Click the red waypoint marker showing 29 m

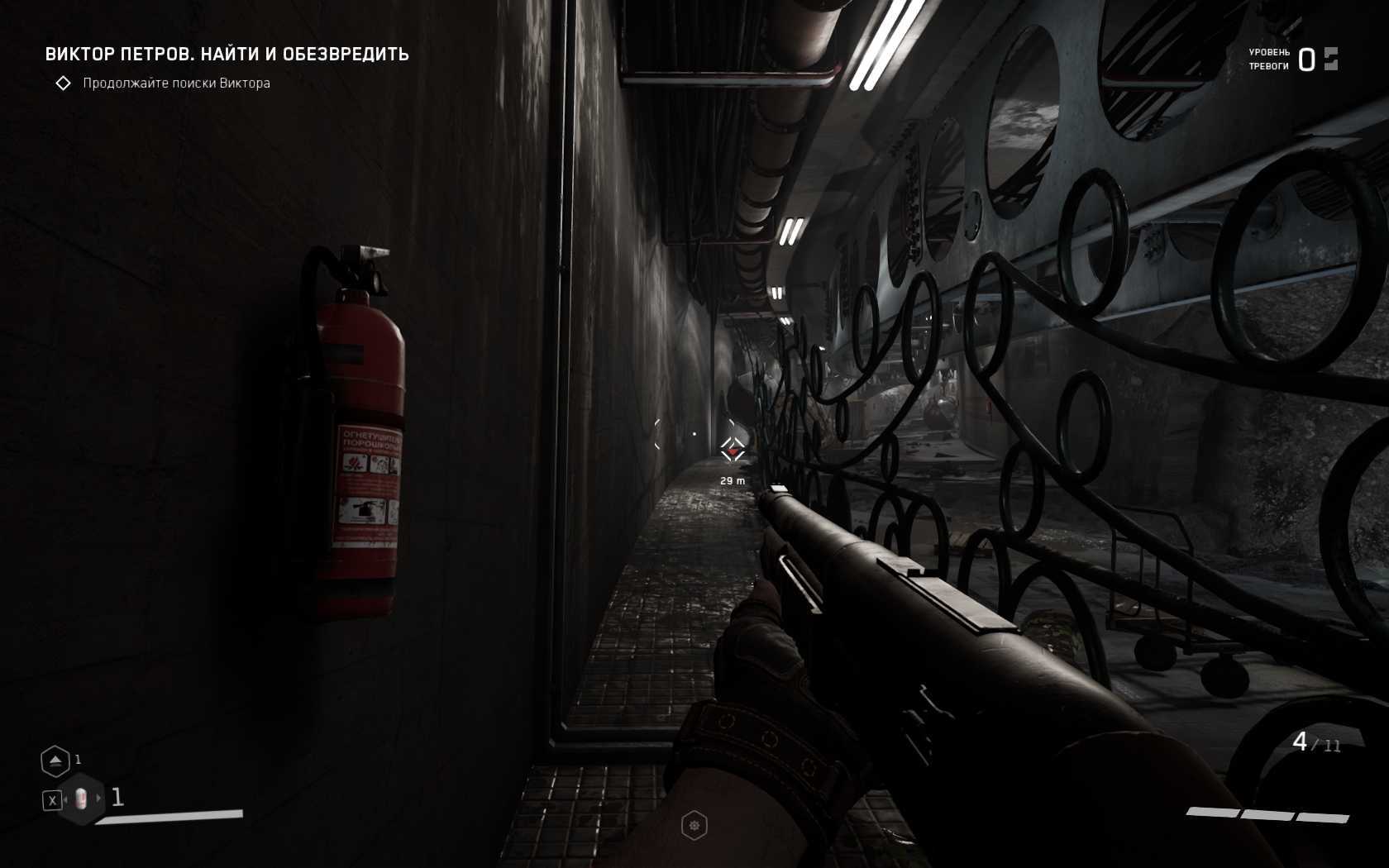pos(733,451)
